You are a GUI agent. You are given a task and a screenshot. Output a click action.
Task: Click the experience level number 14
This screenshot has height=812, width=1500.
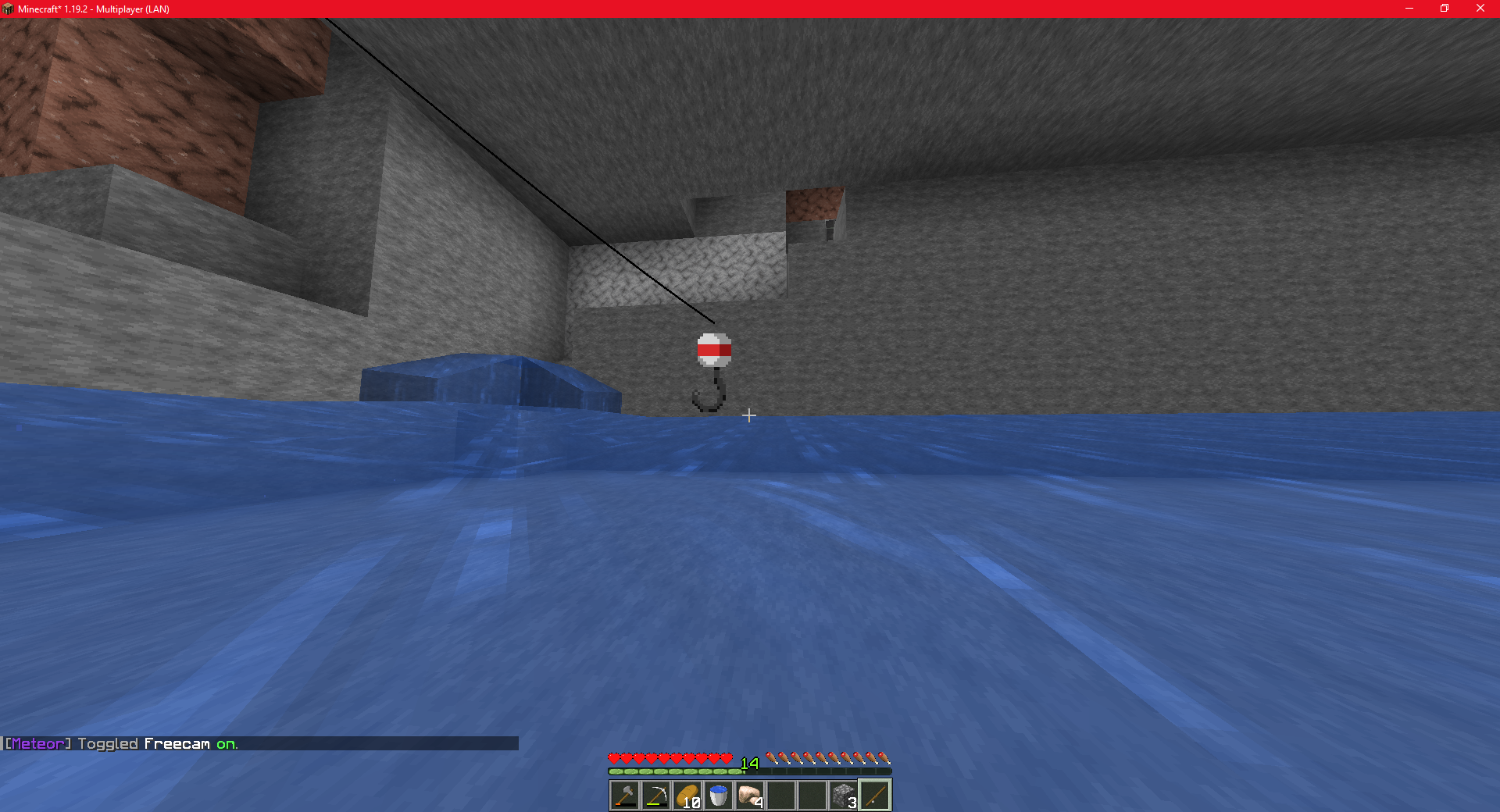tap(748, 764)
